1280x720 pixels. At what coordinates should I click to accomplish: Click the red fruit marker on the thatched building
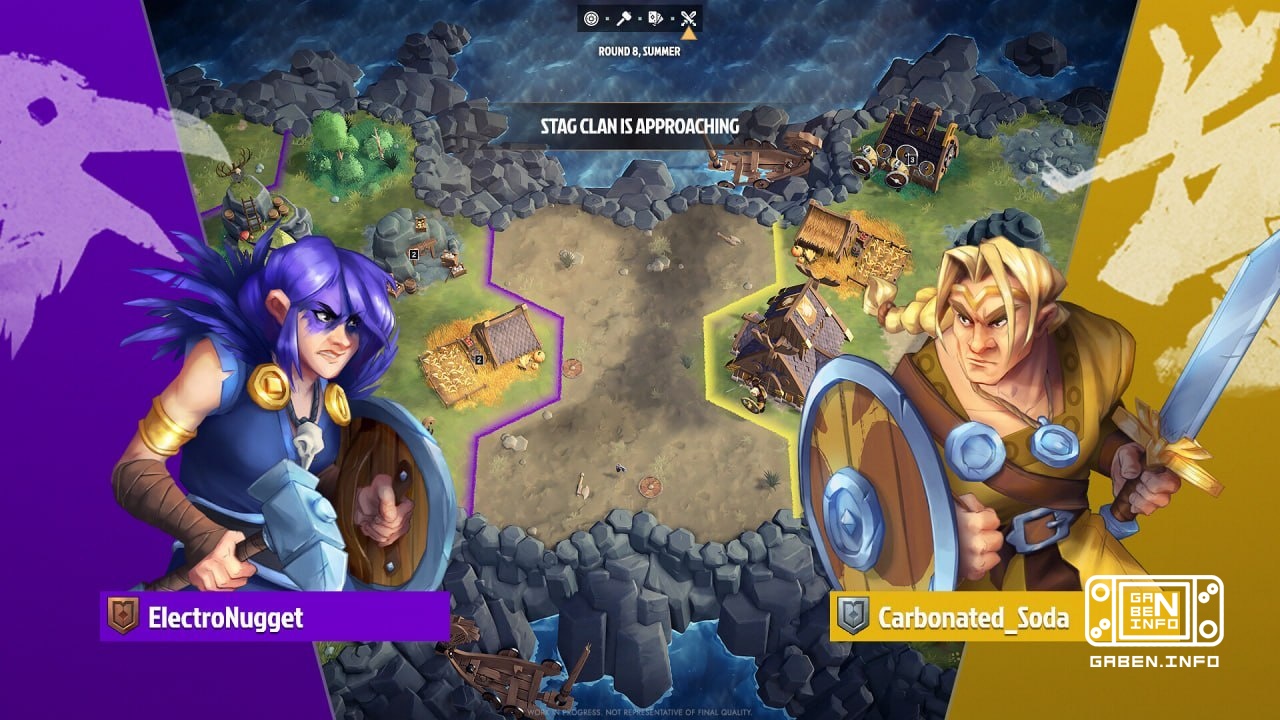click(862, 238)
